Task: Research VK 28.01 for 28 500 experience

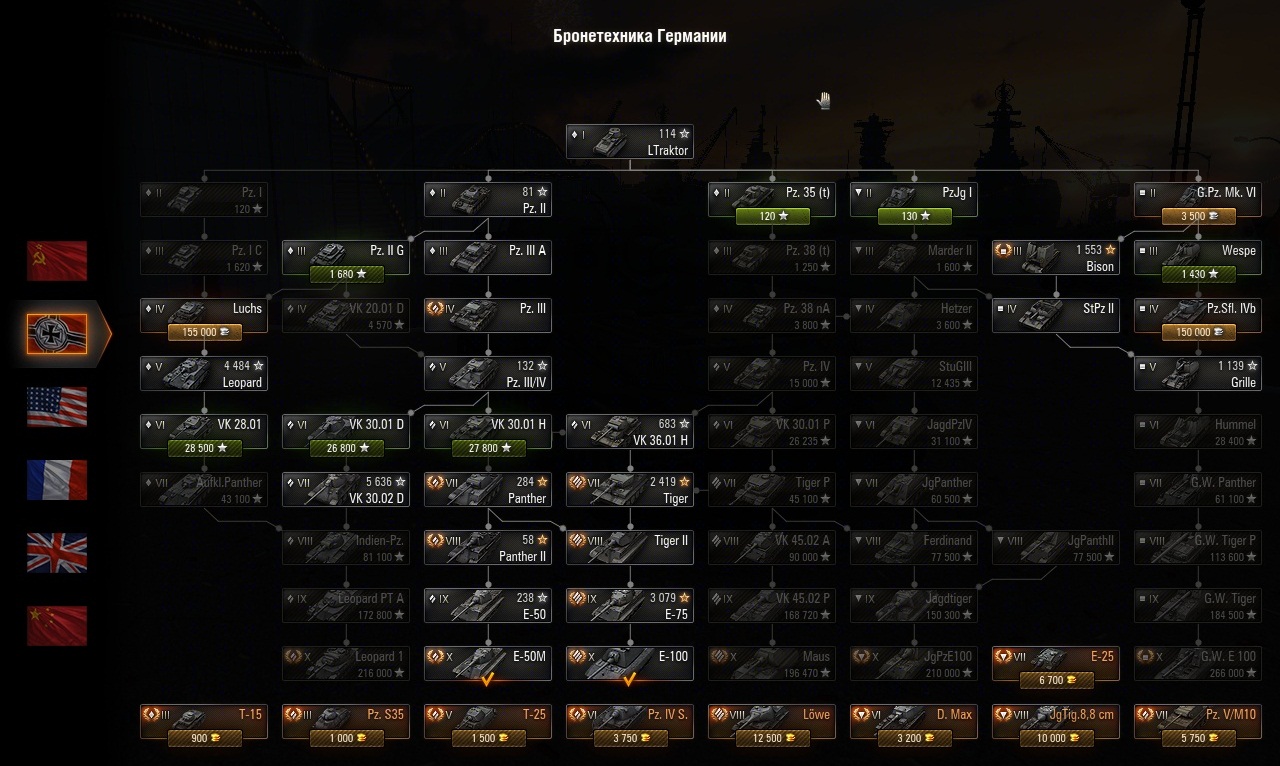Action: [x=203, y=448]
